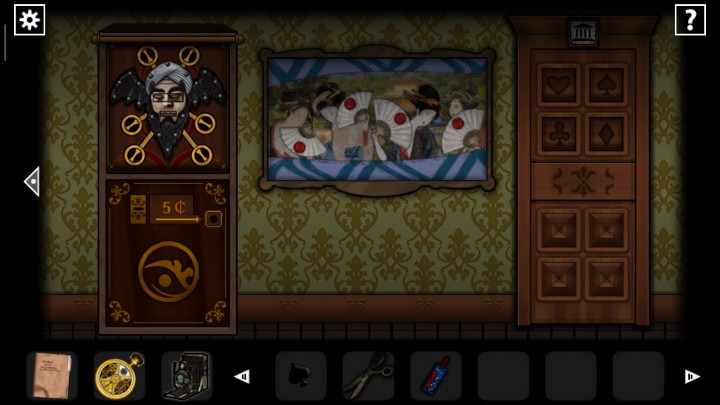Show next inventory items with right arrow
The width and height of the screenshot is (720, 405).
691,377
